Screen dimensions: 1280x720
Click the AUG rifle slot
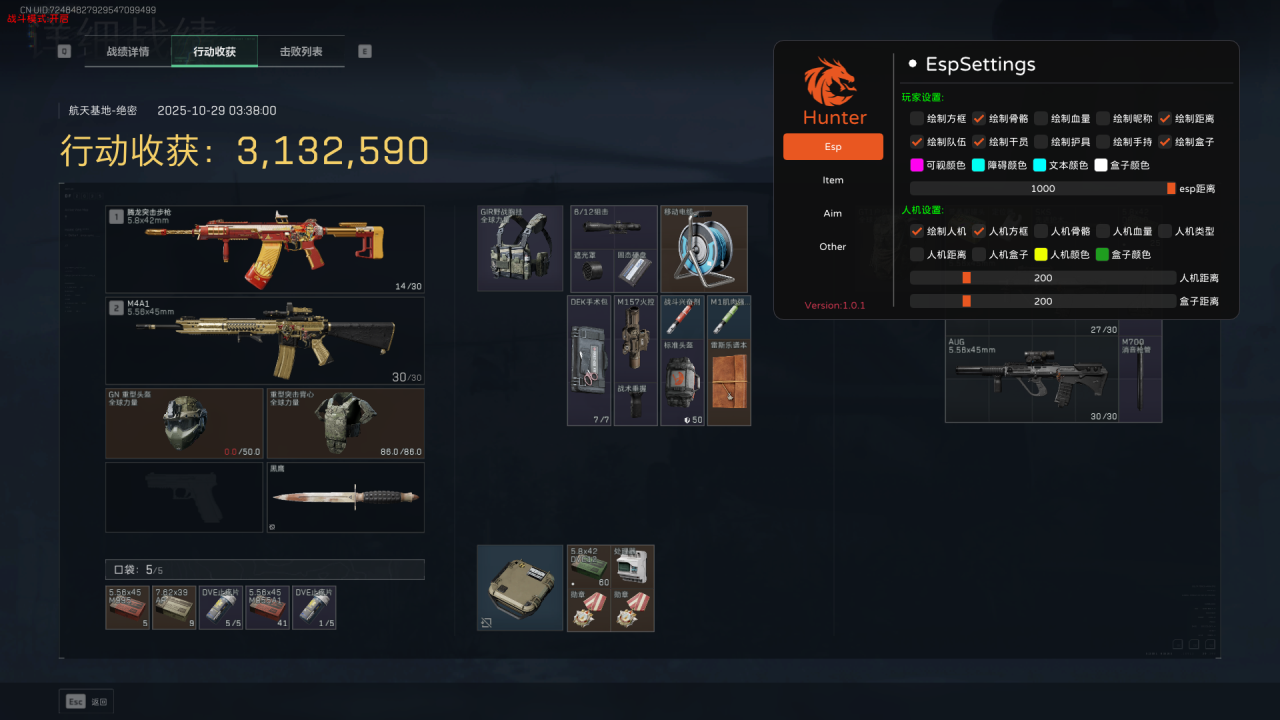click(x=1031, y=379)
